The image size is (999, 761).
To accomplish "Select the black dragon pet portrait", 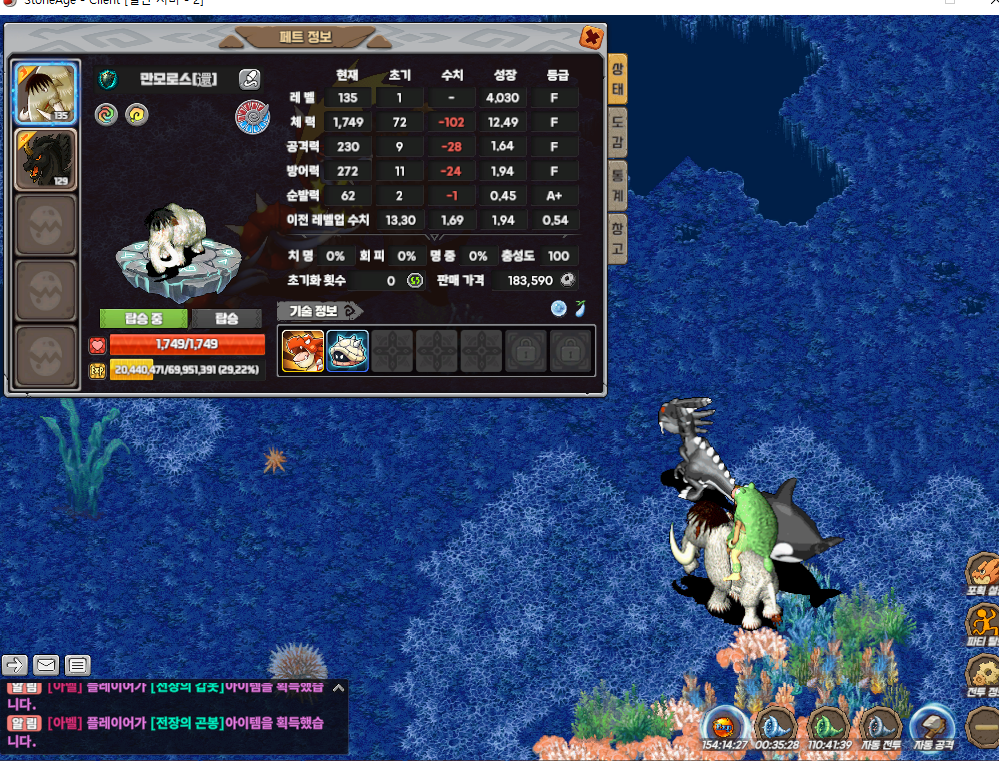I will [x=45, y=160].
